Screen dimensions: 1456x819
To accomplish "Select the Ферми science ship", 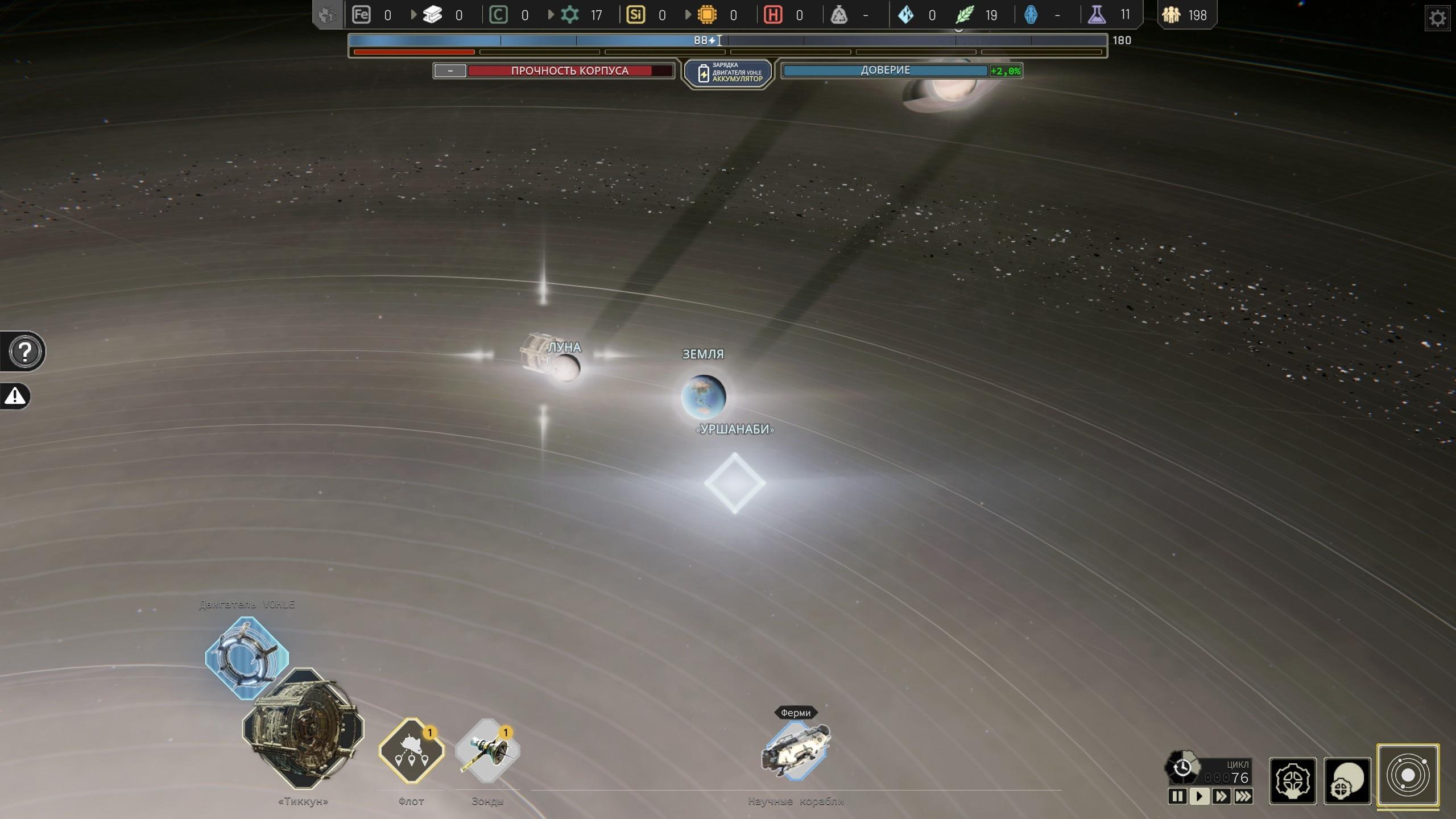I will click(x=796, y=750).
